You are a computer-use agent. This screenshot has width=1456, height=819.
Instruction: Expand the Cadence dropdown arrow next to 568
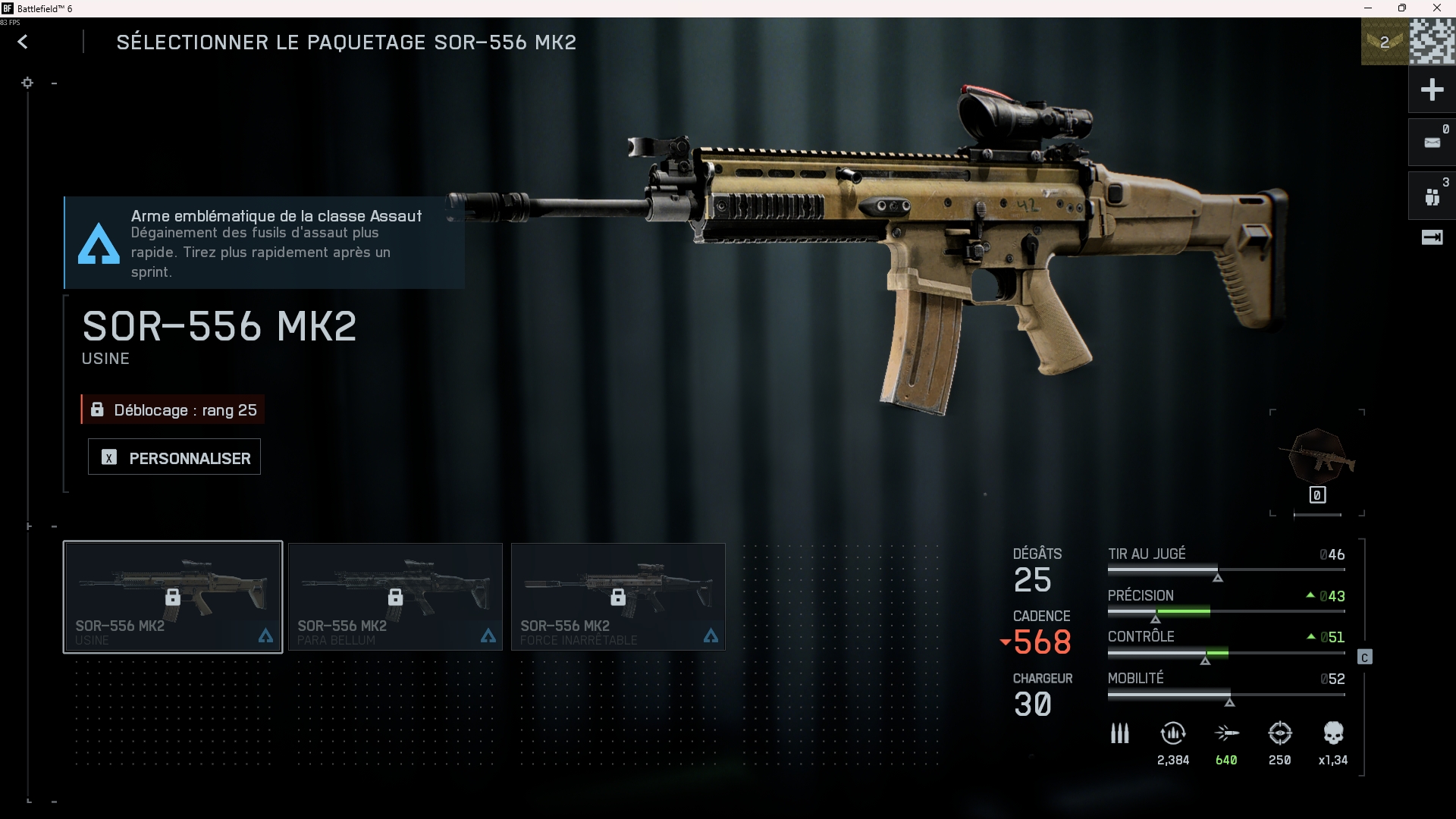1006,642
